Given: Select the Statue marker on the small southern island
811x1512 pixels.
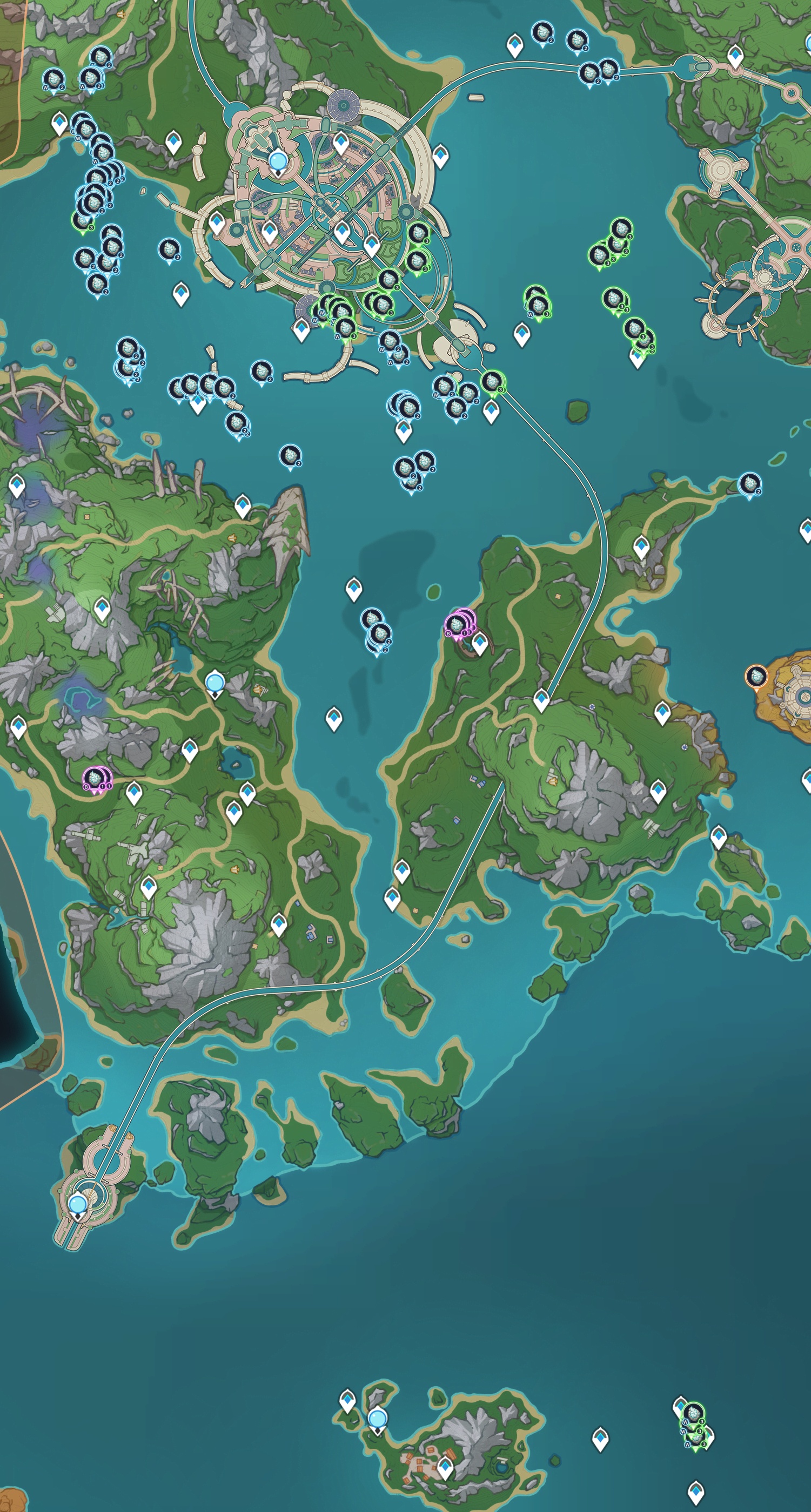Looking at the screenshot, I should click(x=377, y=1419).
